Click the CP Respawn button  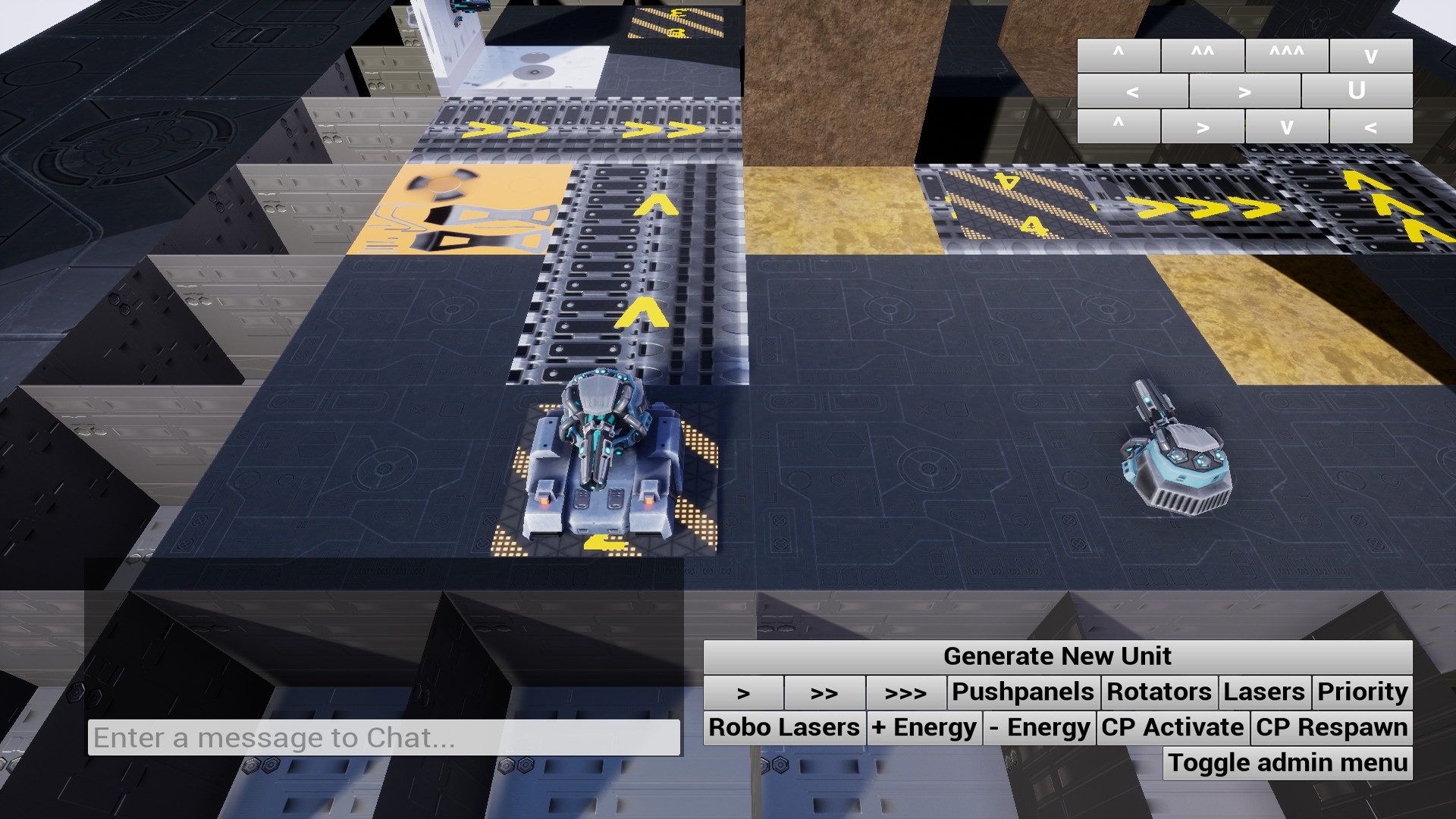pyautogui.click(x=1329, y=727)
